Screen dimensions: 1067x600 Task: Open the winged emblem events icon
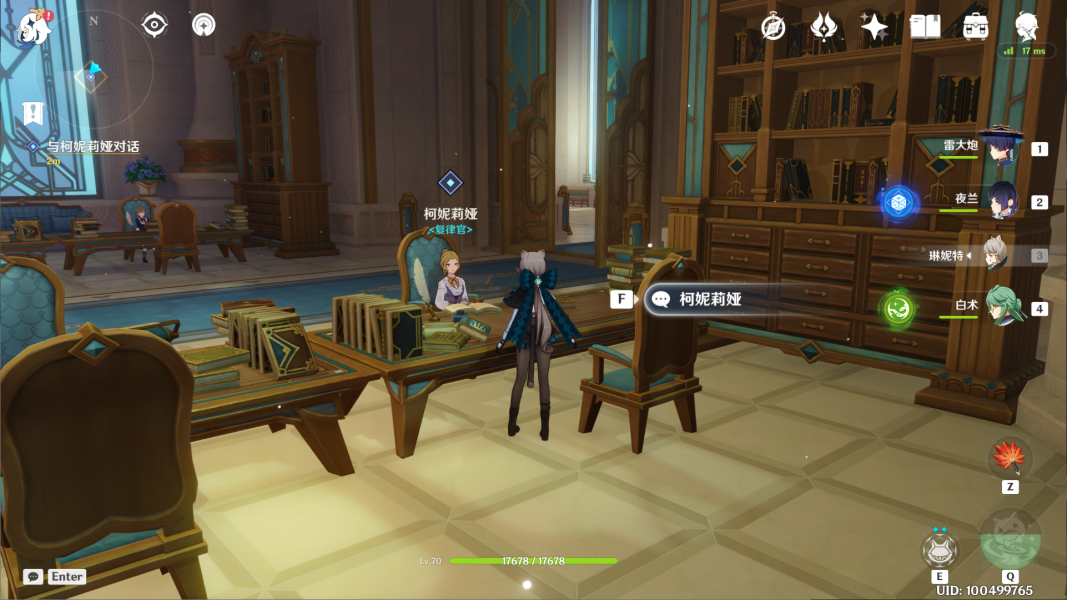(823, 27)
